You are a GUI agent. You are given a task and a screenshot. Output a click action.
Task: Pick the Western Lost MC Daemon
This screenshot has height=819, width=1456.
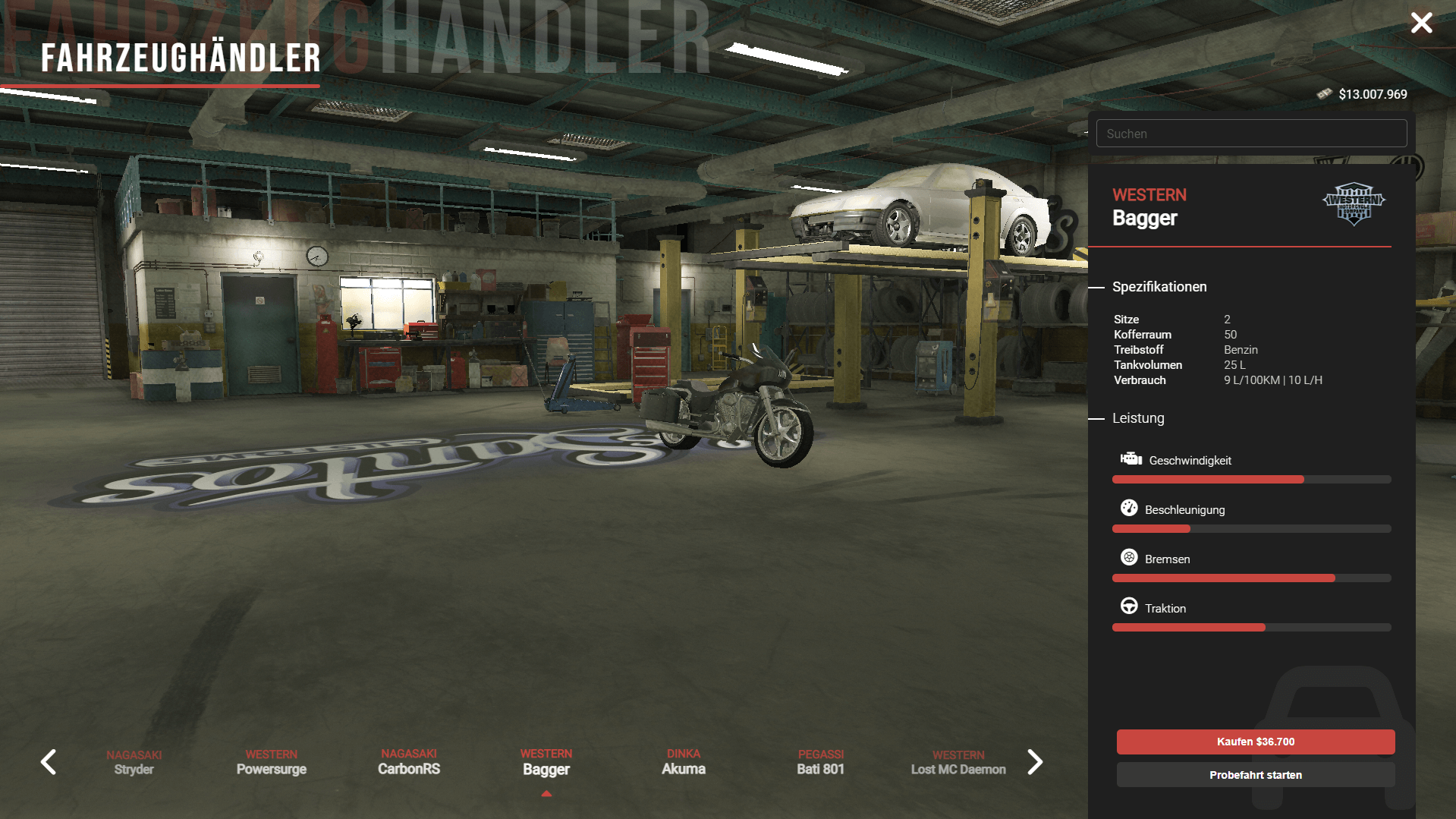tap(958, 762)
